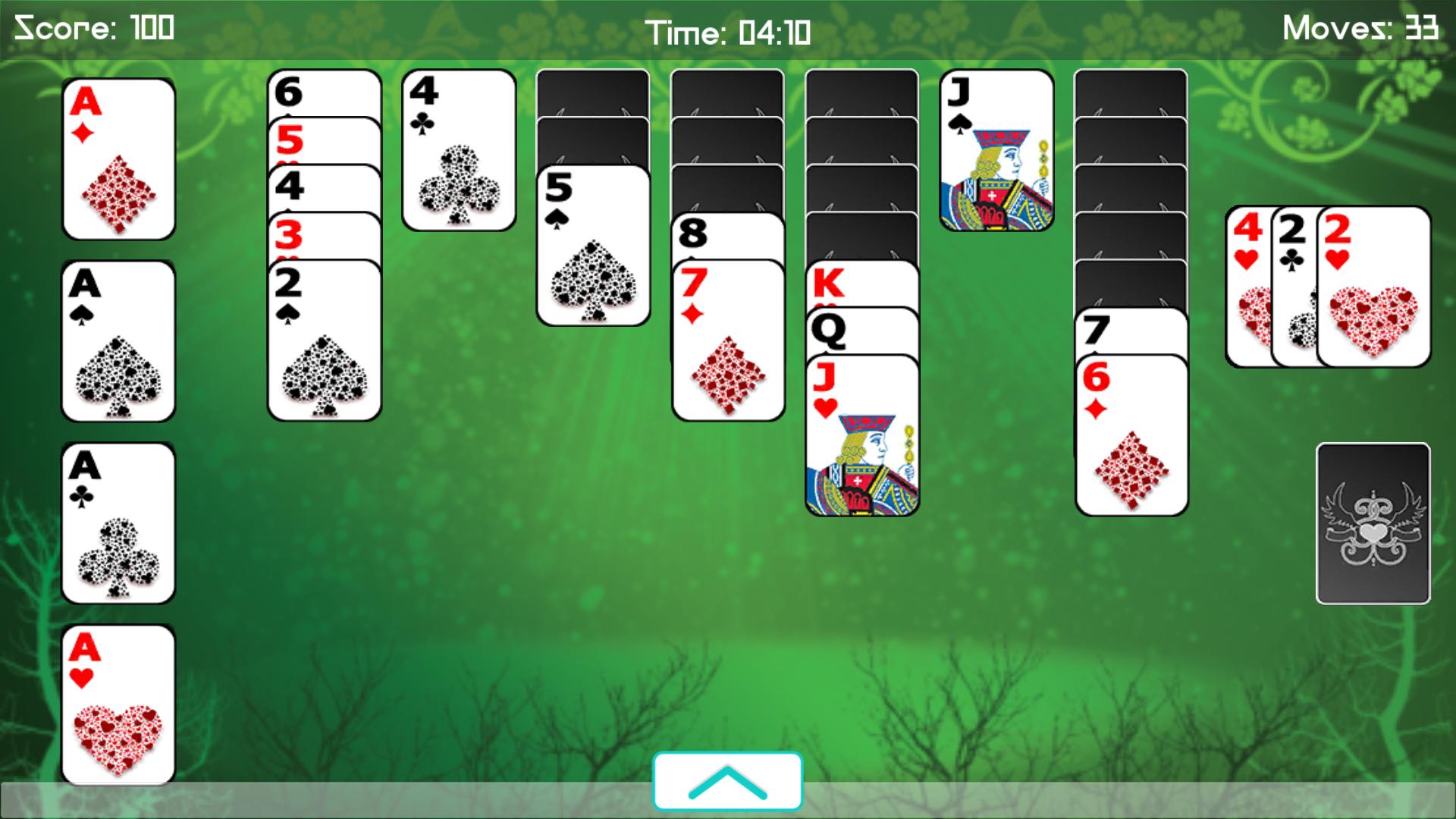Select the Ace of Diamonds foundation card
1456x819 pixels.
118,159
